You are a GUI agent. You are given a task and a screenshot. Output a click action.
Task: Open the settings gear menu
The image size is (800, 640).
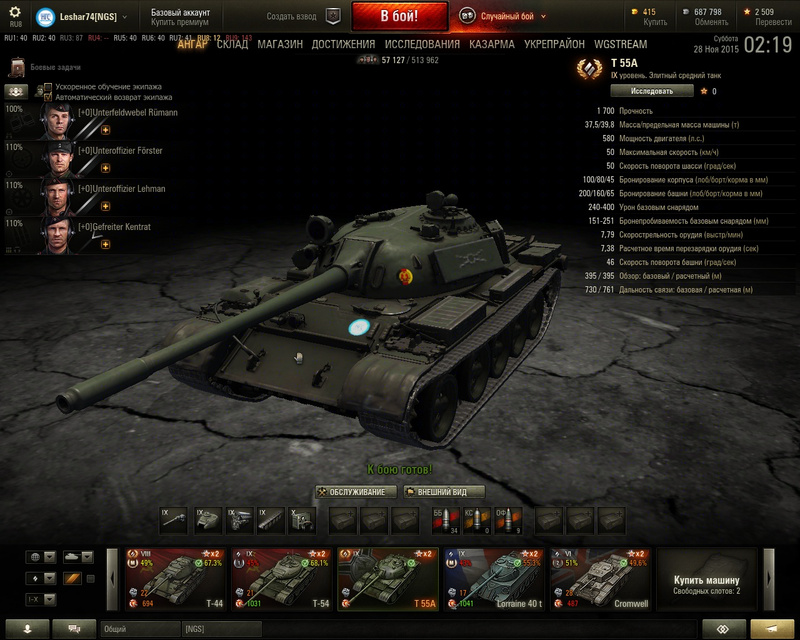pos(15,14)
